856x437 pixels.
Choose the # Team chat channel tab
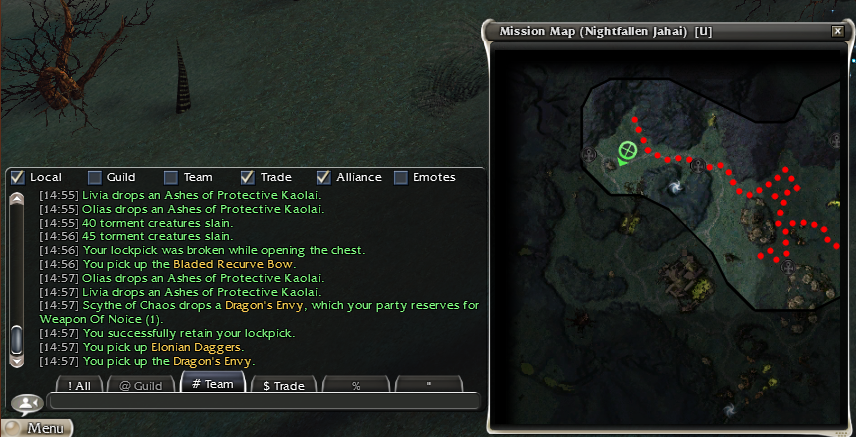tap(212, 384)
